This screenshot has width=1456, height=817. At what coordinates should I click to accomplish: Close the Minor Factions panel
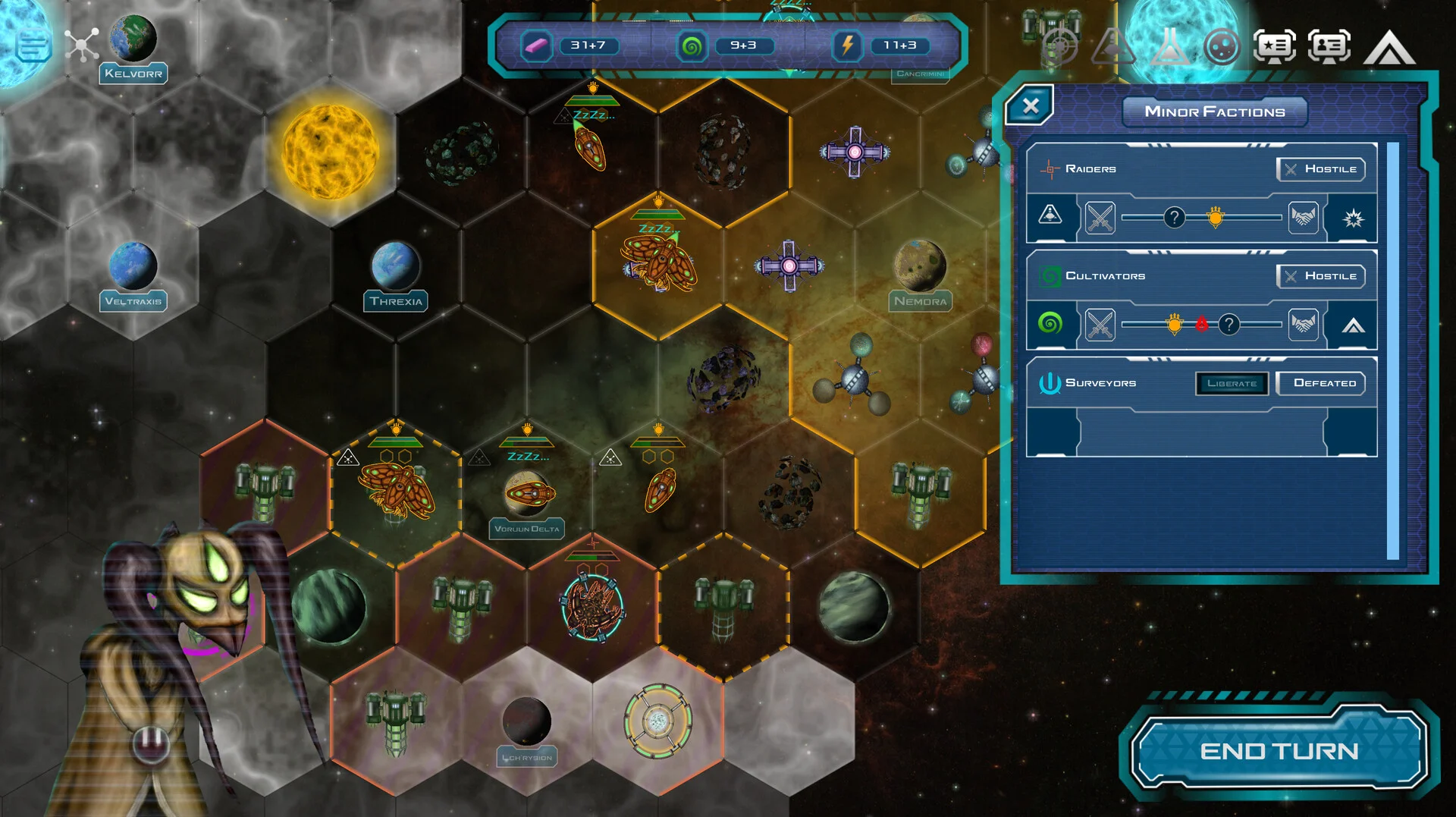click(1030, 106)
